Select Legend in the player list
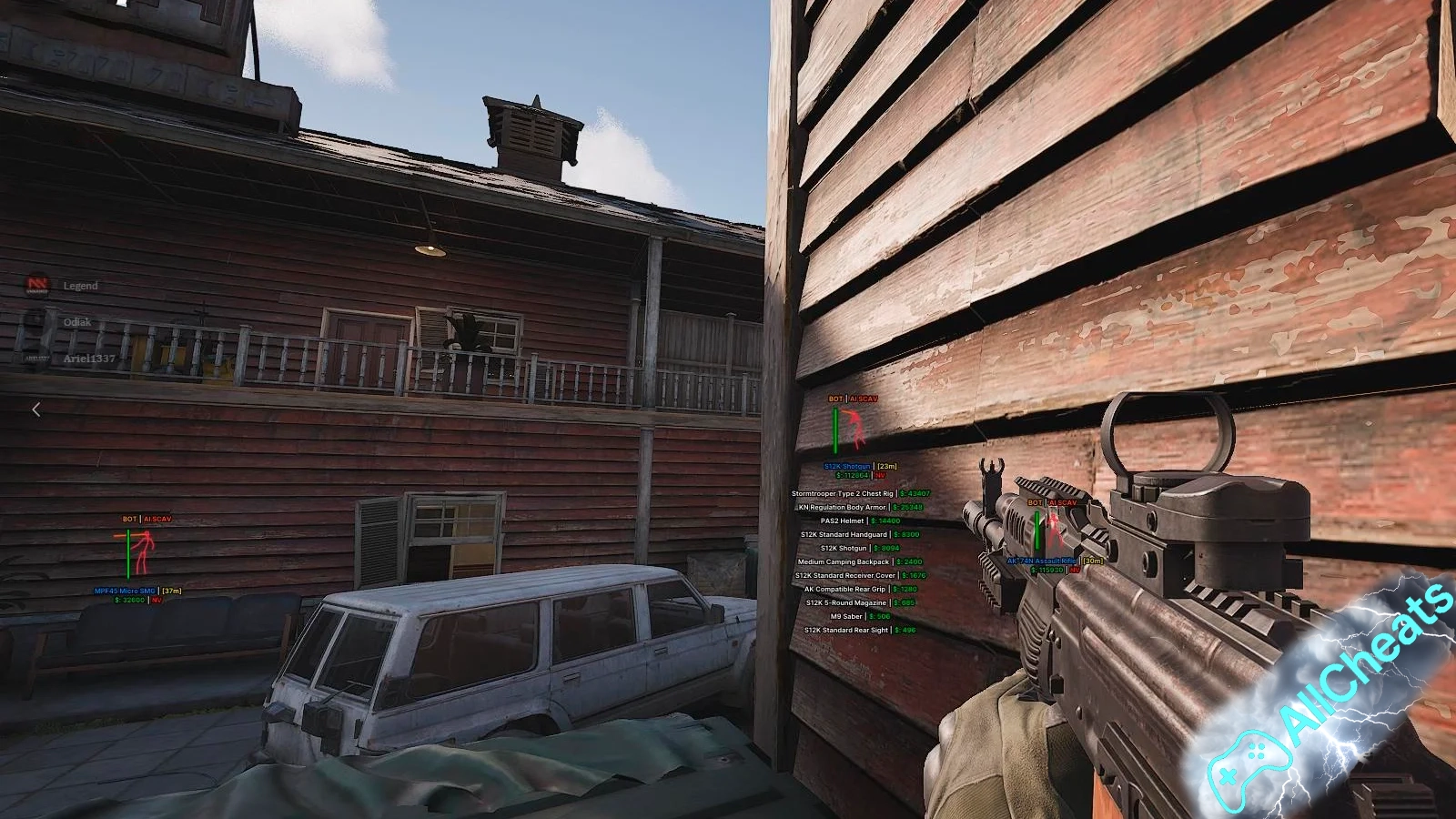 tap(79, 286)
